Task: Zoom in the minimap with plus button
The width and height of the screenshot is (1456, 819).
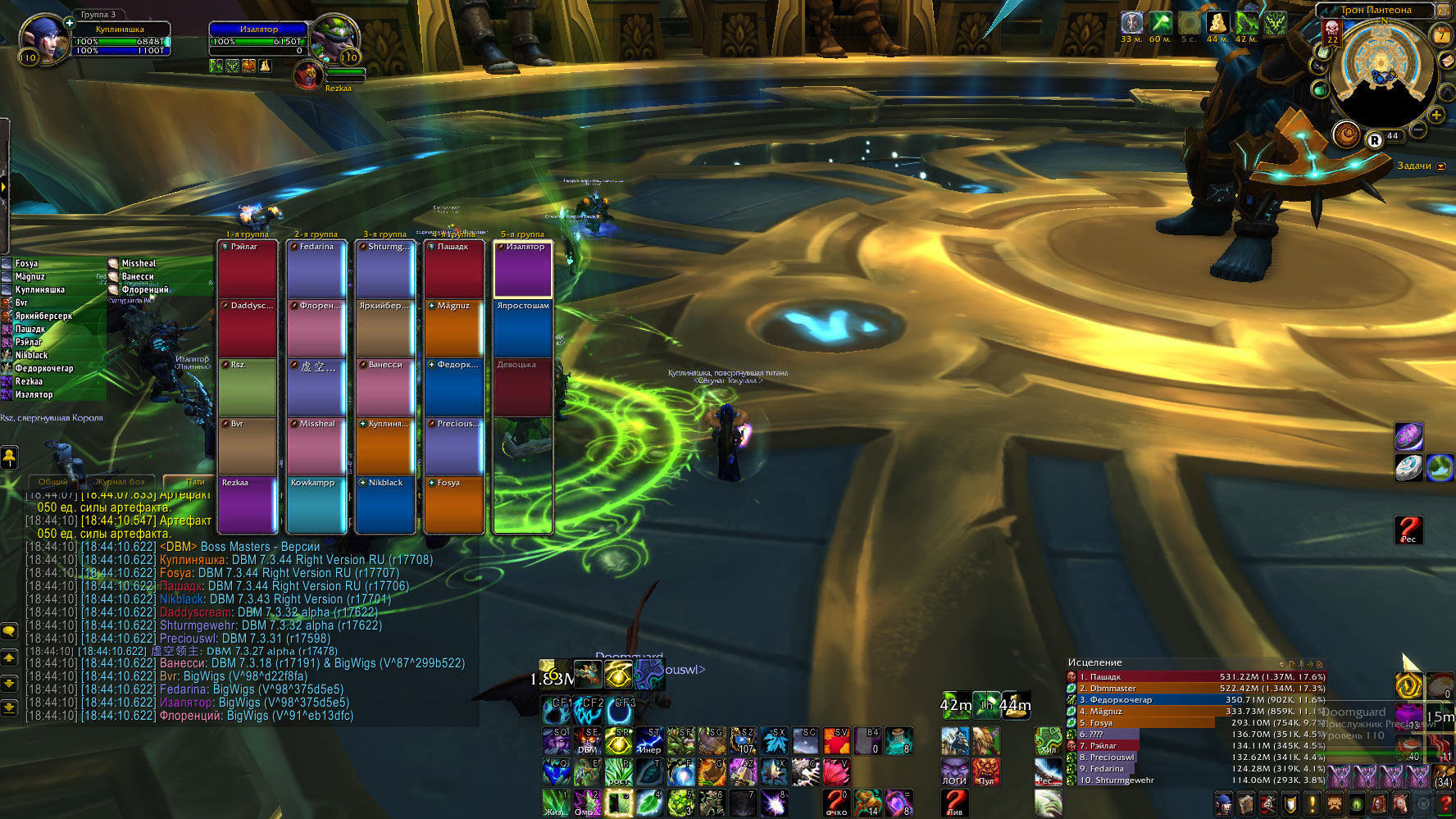Action: click(1436, 115)
